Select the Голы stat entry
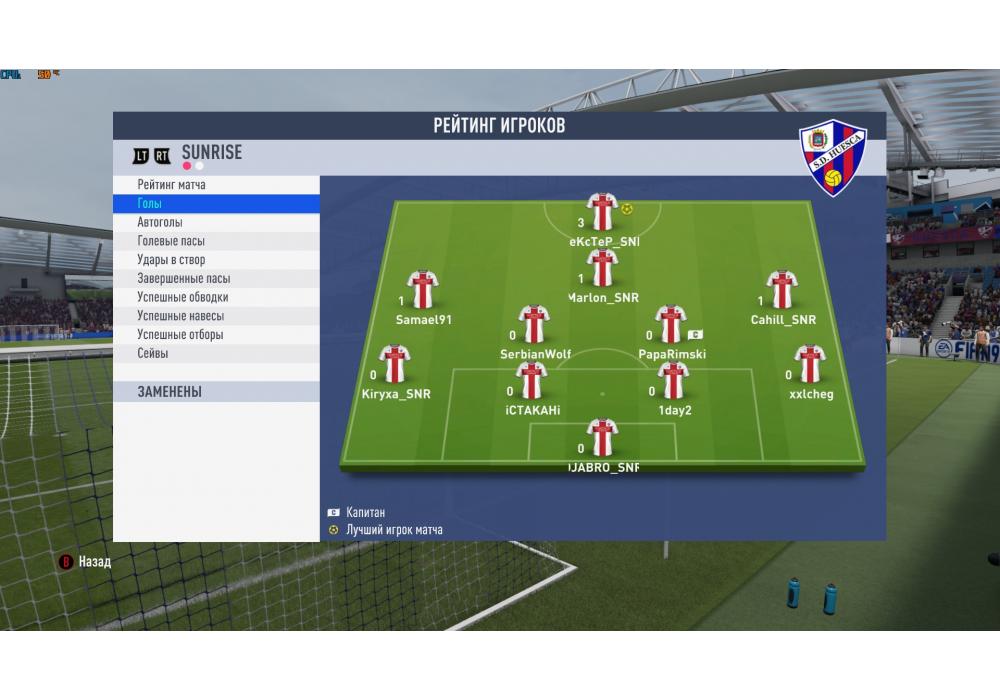 [150, 204]
